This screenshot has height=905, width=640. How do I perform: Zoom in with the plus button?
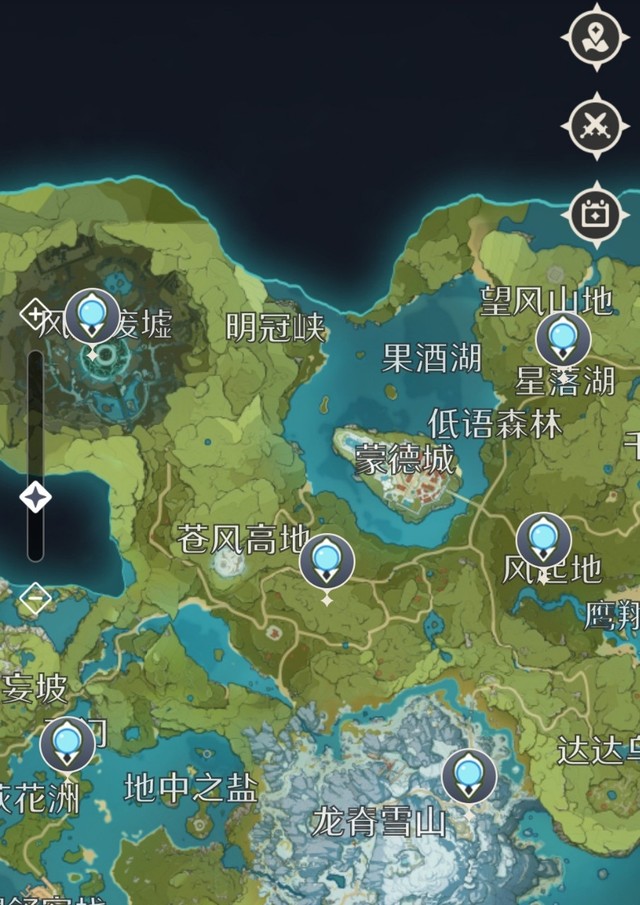click(34, 316)
